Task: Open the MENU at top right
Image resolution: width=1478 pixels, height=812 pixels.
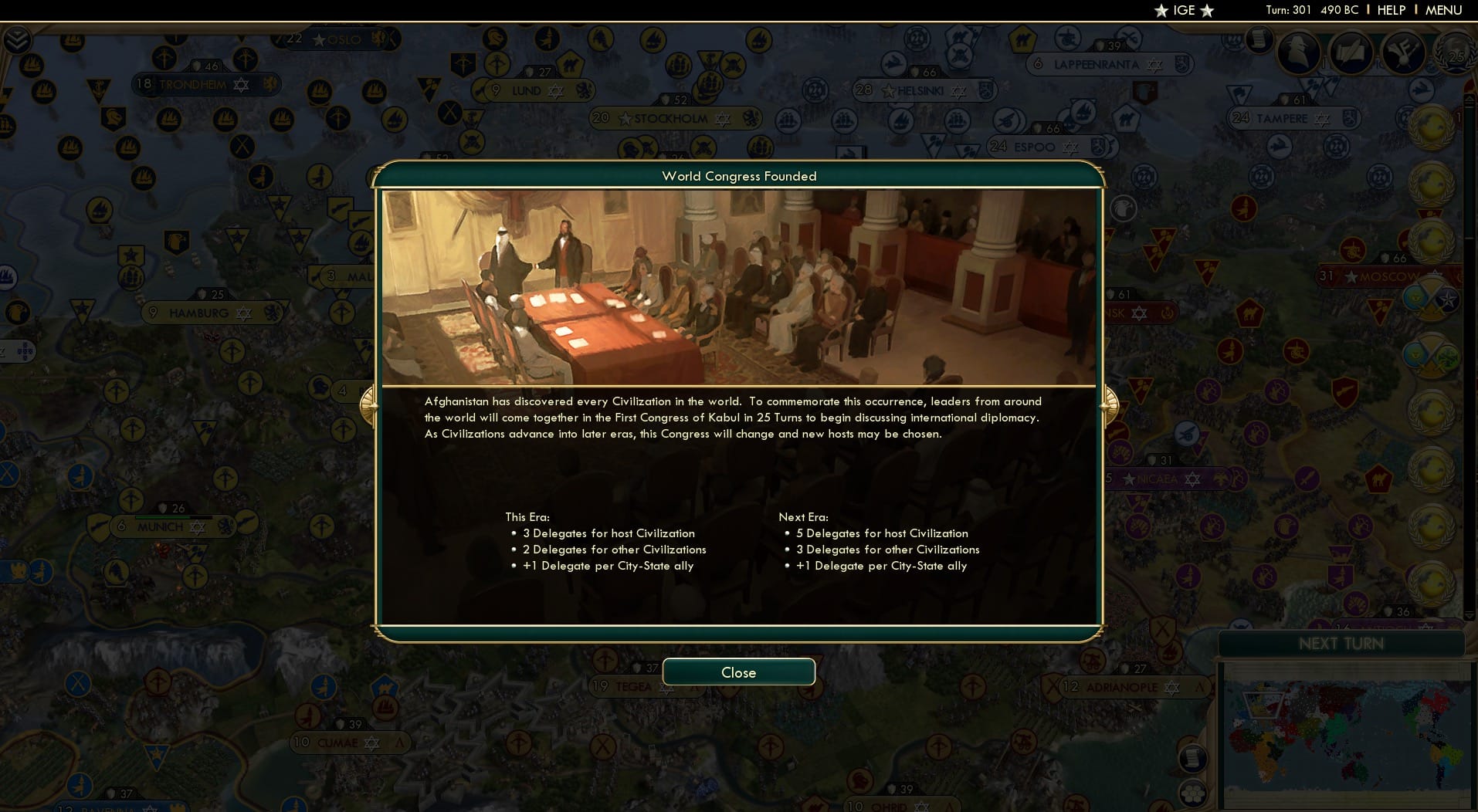Action: pos(1446,10)
